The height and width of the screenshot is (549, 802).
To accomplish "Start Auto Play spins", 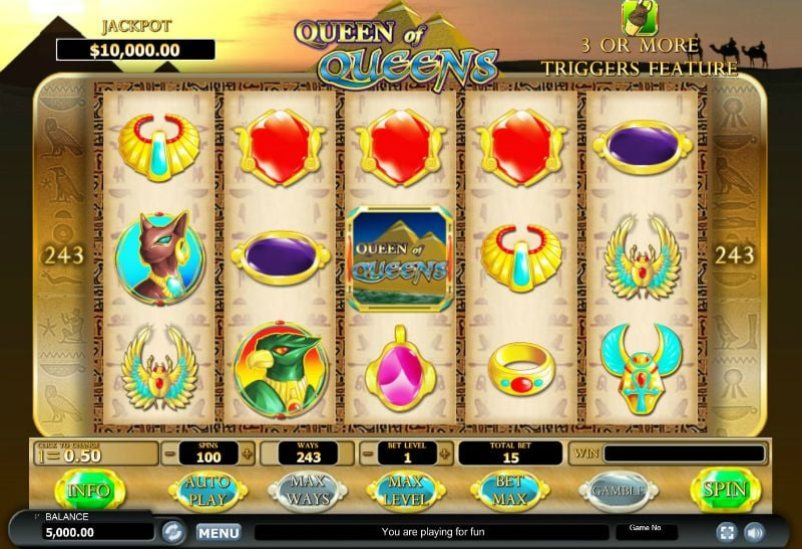I will coord(207,491).
